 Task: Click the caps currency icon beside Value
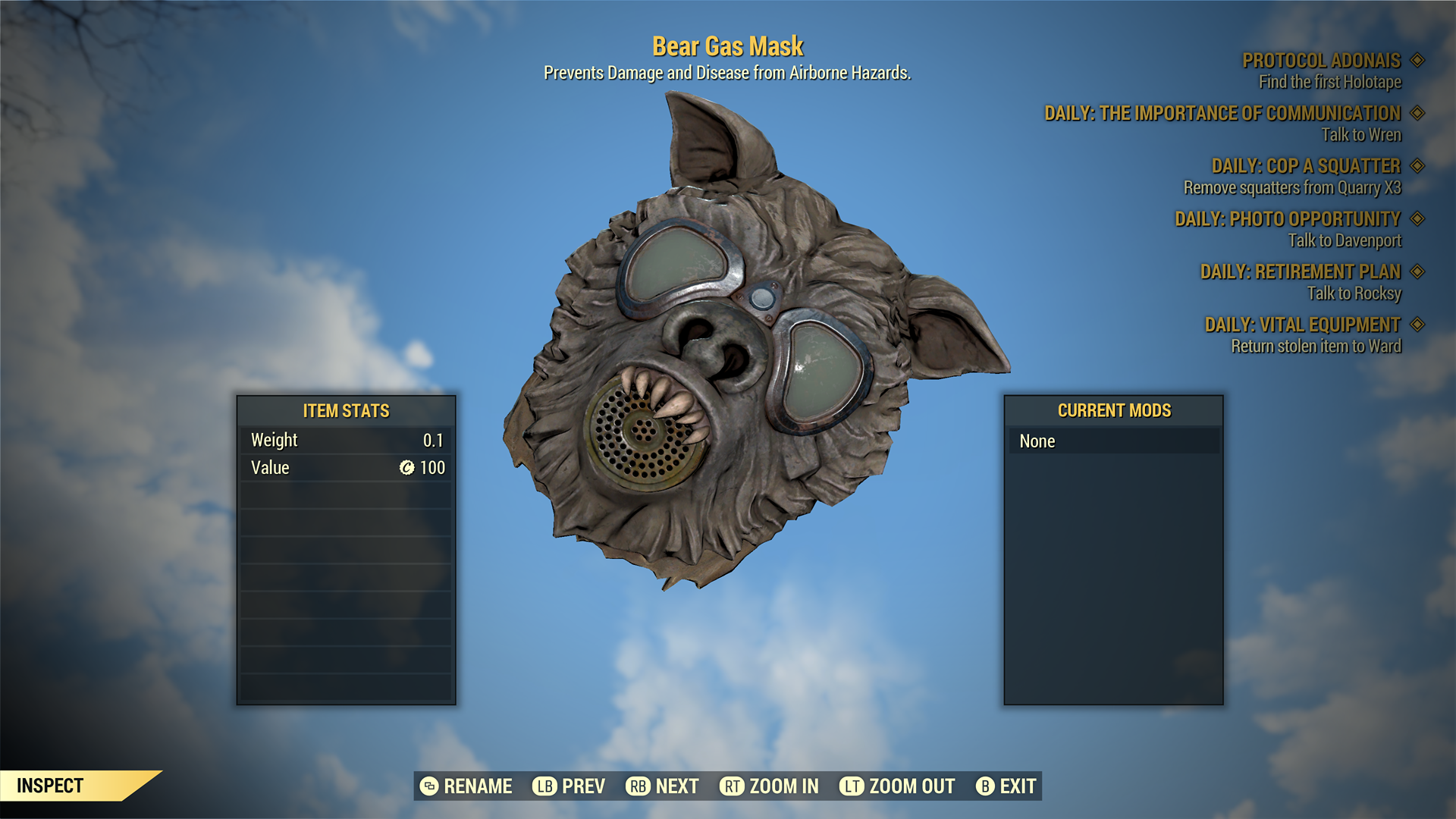coord(406,468)
